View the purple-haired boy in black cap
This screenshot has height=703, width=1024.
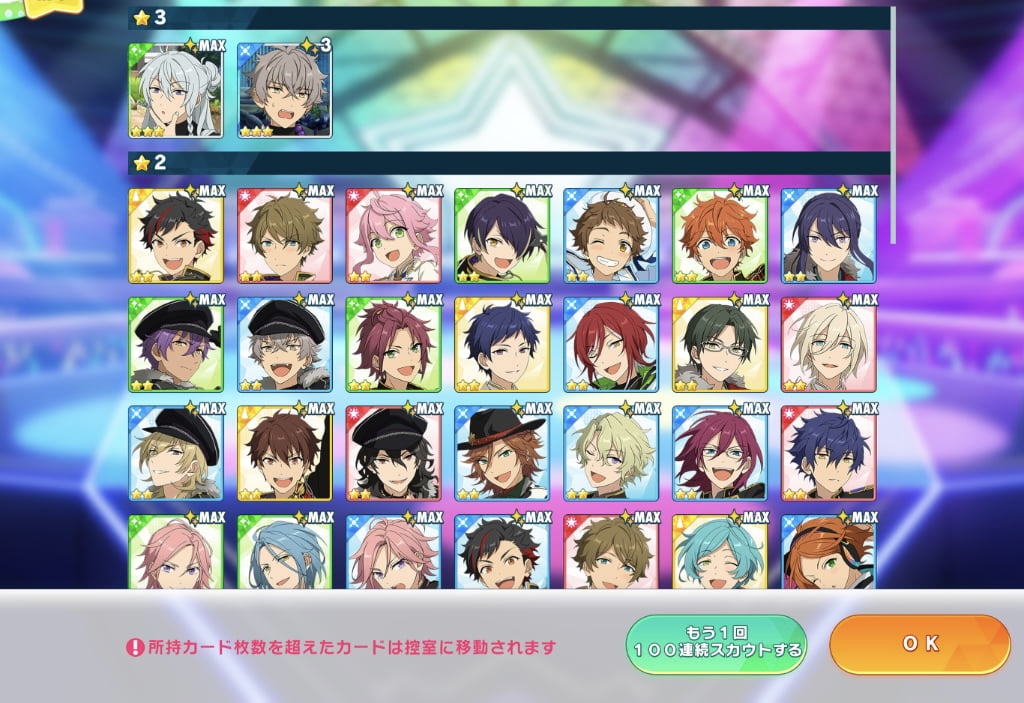point(176,344)
